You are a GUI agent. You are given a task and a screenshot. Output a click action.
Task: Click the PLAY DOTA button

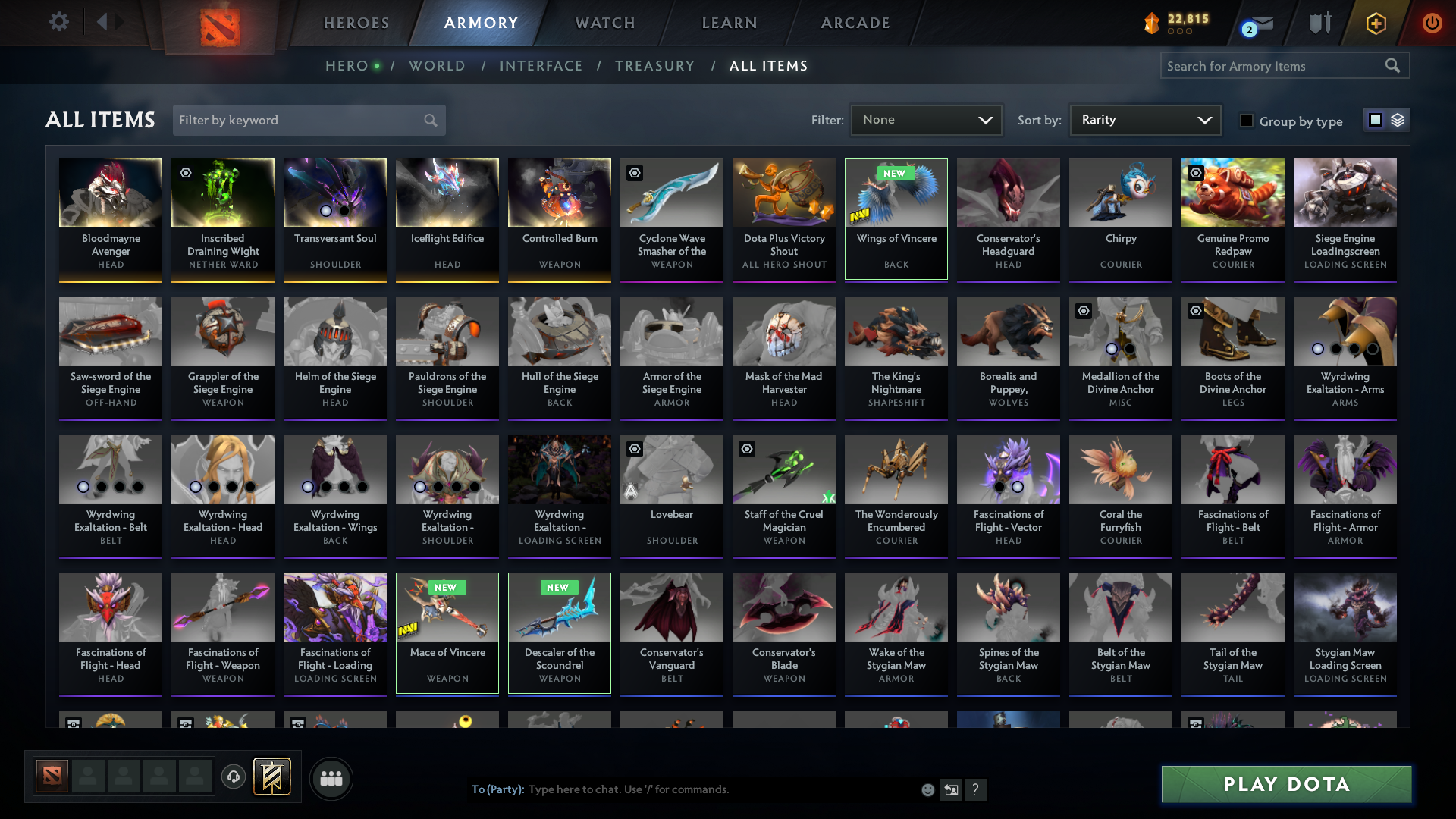coord(1285,784)
